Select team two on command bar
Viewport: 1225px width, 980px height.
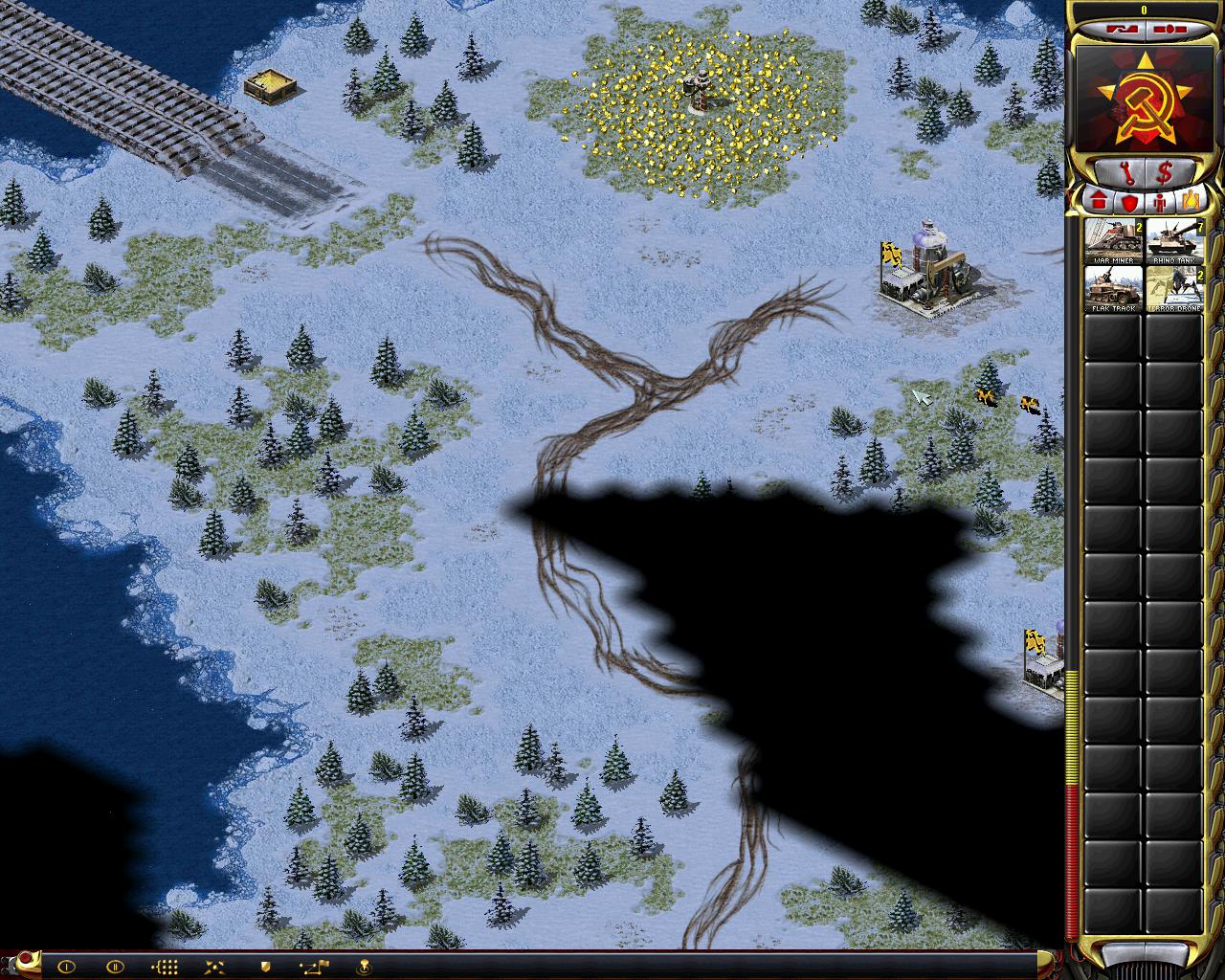(x=114, y=967)
